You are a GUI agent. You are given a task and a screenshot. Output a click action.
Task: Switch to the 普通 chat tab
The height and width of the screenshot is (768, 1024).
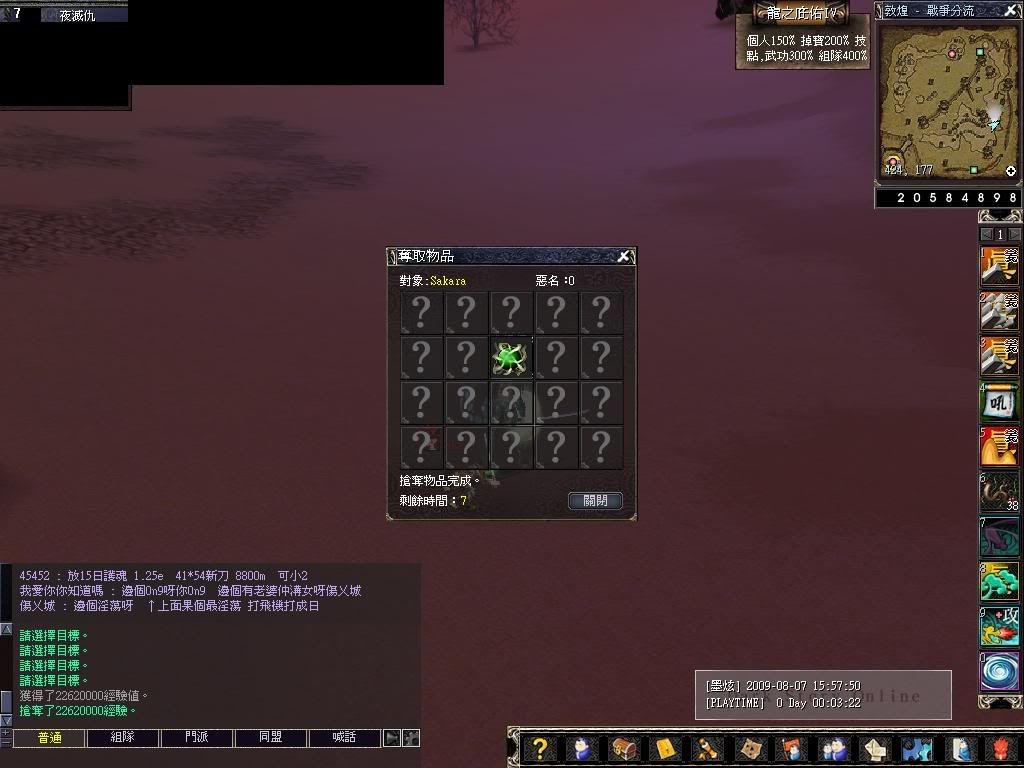50,738
